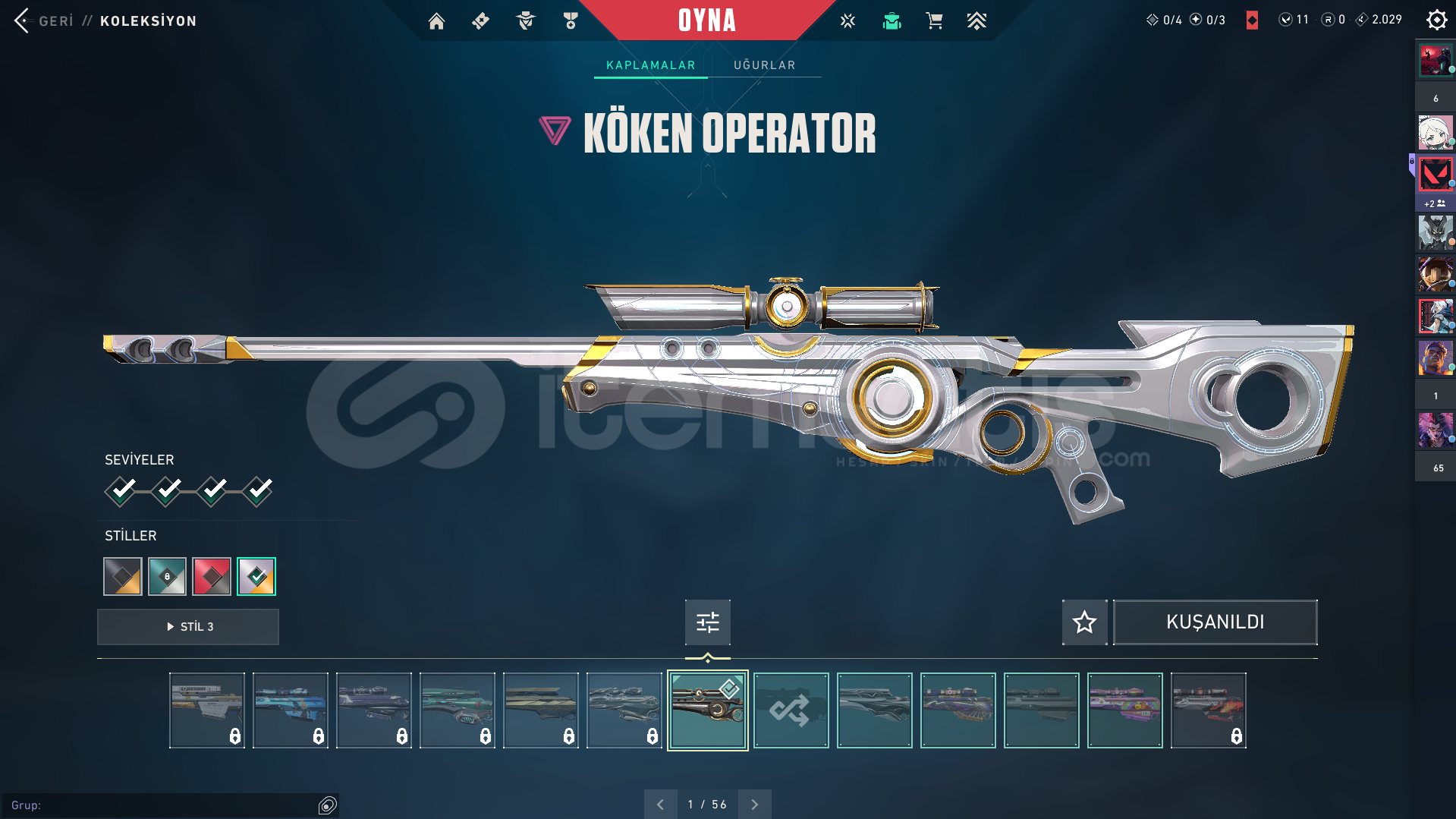Open the white-haired friend avatar

tap(1435, 133)
